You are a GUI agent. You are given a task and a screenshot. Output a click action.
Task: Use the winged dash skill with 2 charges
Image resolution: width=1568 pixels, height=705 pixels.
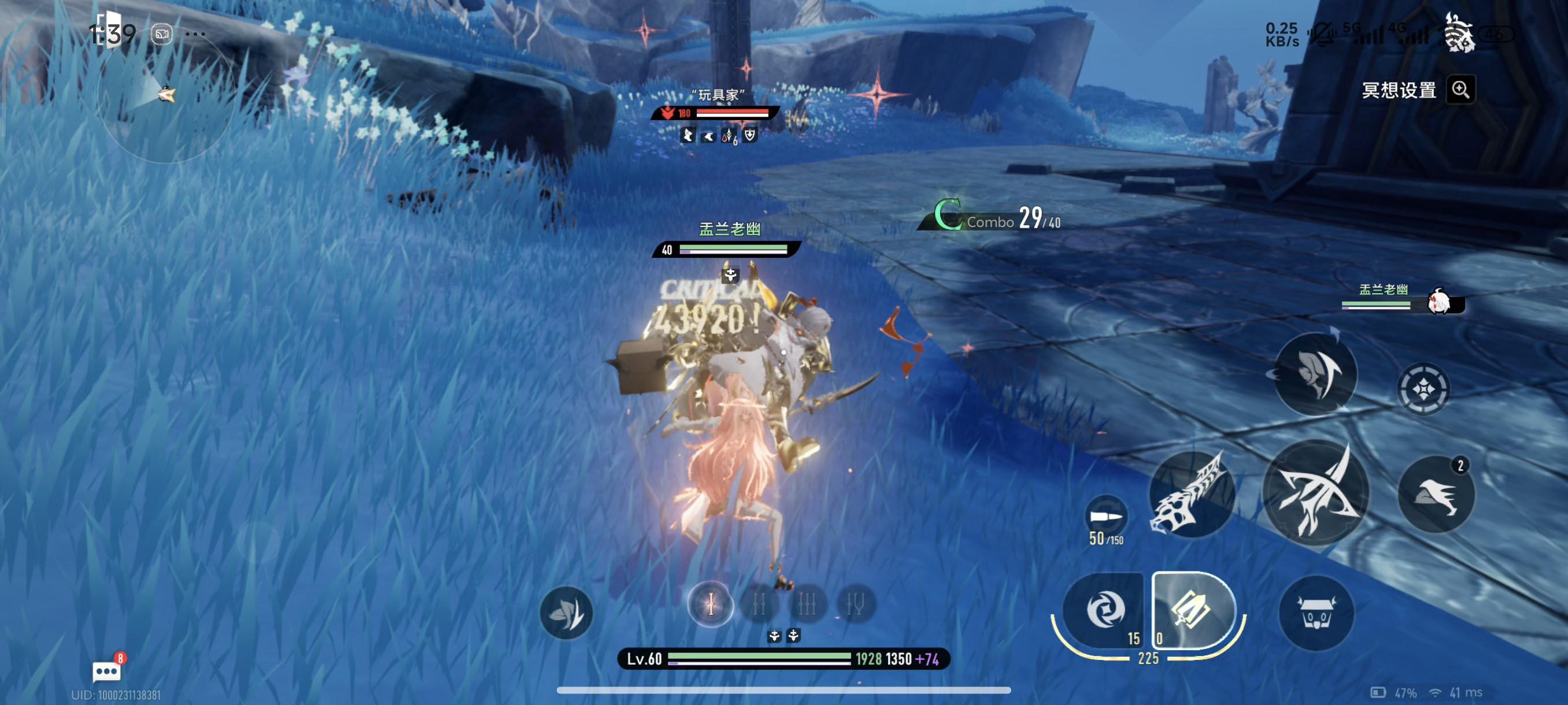click(1437, 494)
